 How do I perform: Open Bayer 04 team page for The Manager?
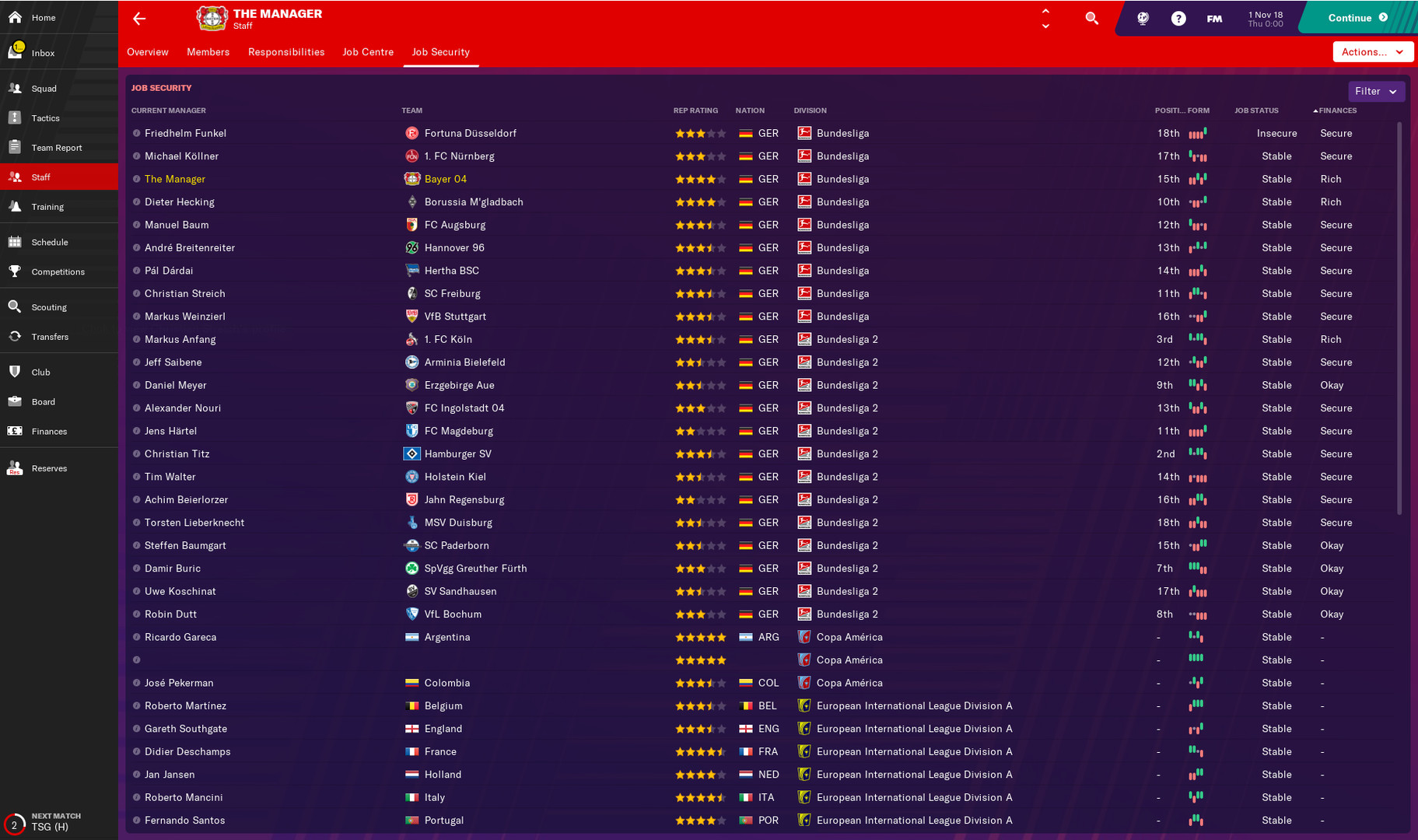[444, 179]
